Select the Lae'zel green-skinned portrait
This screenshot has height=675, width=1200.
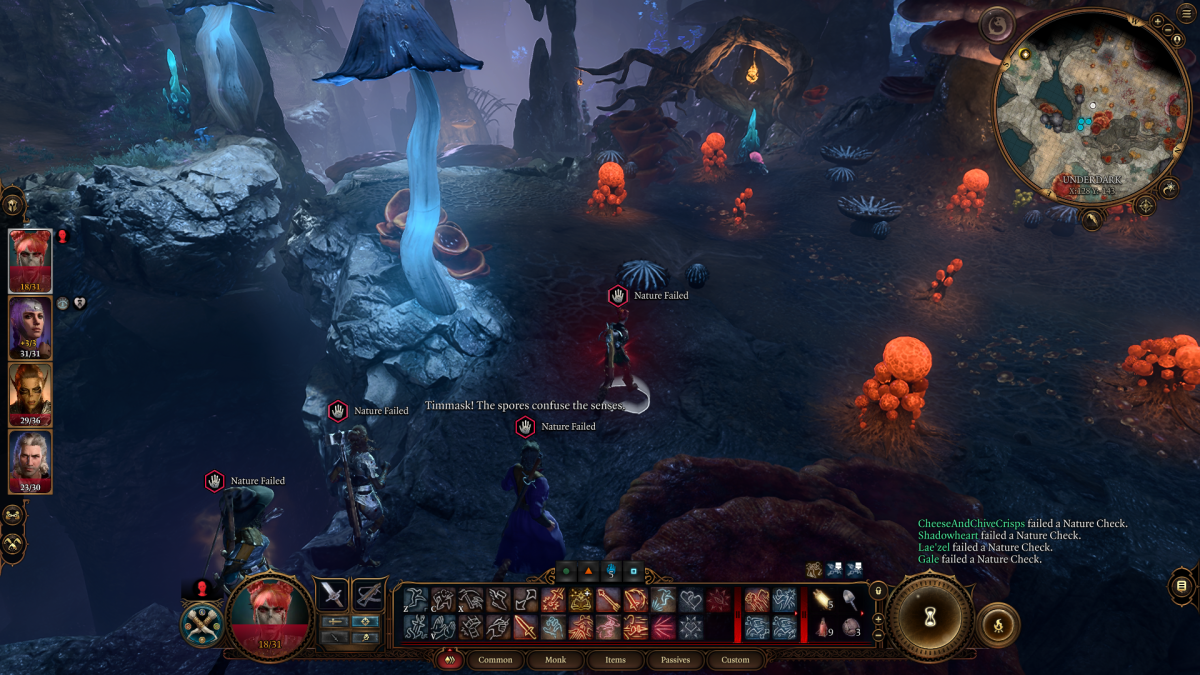click(30, 395)
